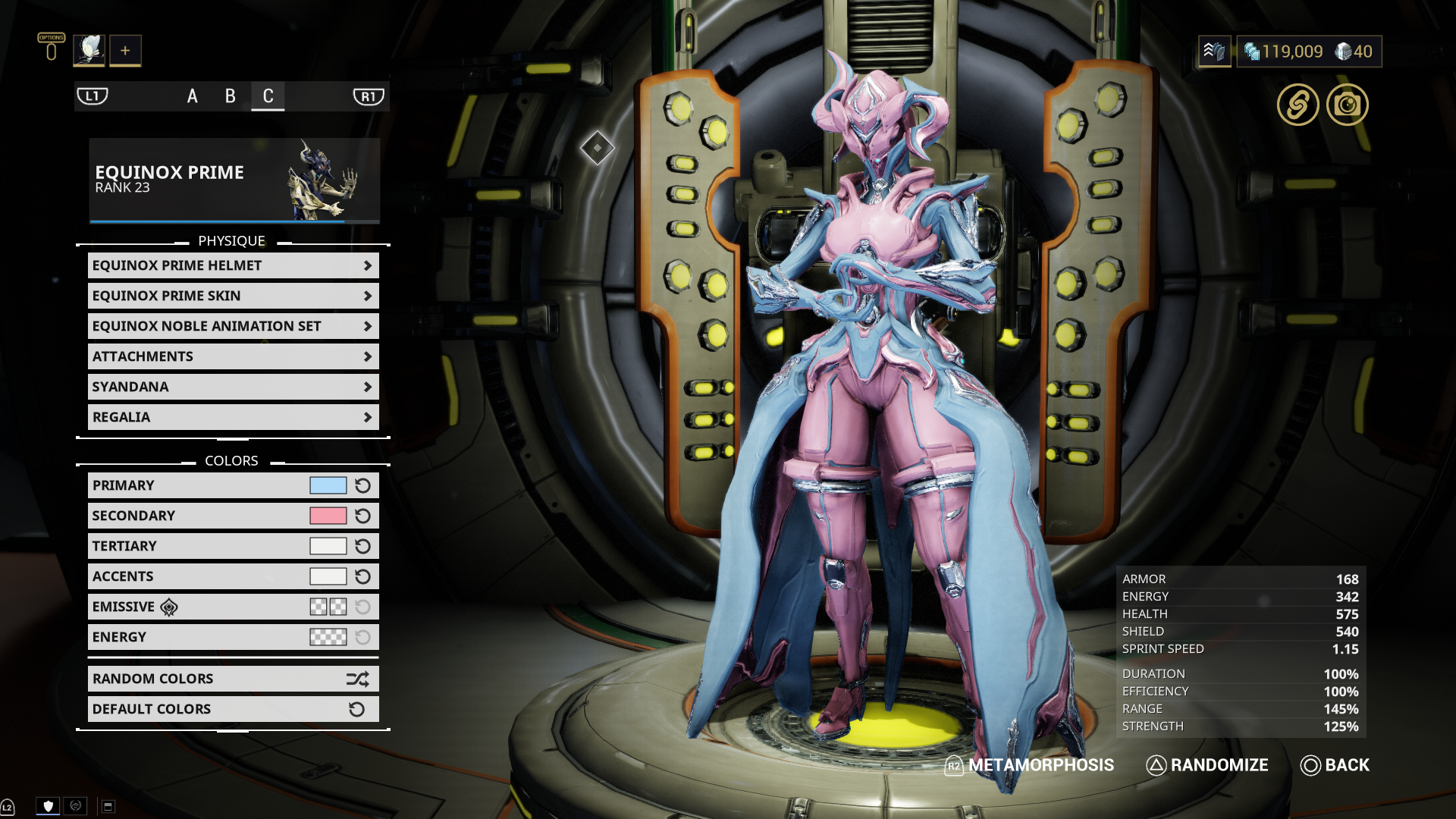Image resolution: width=1456 pixels, height=819 pixels.
Task: Select the Syandana entry
Action: (x=233, y=387)
